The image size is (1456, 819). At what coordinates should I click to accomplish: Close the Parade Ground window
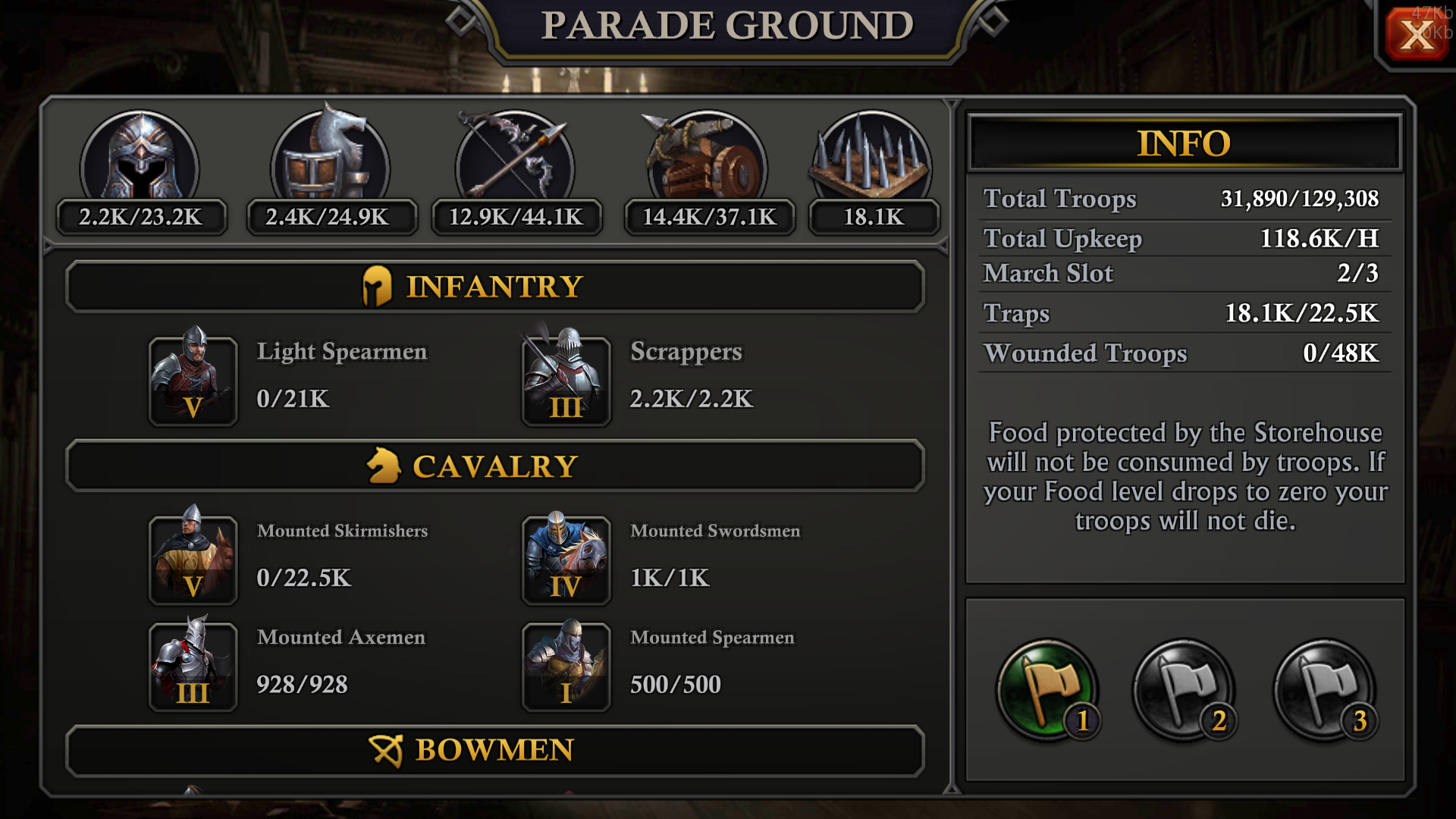[x=1417, y=34]
